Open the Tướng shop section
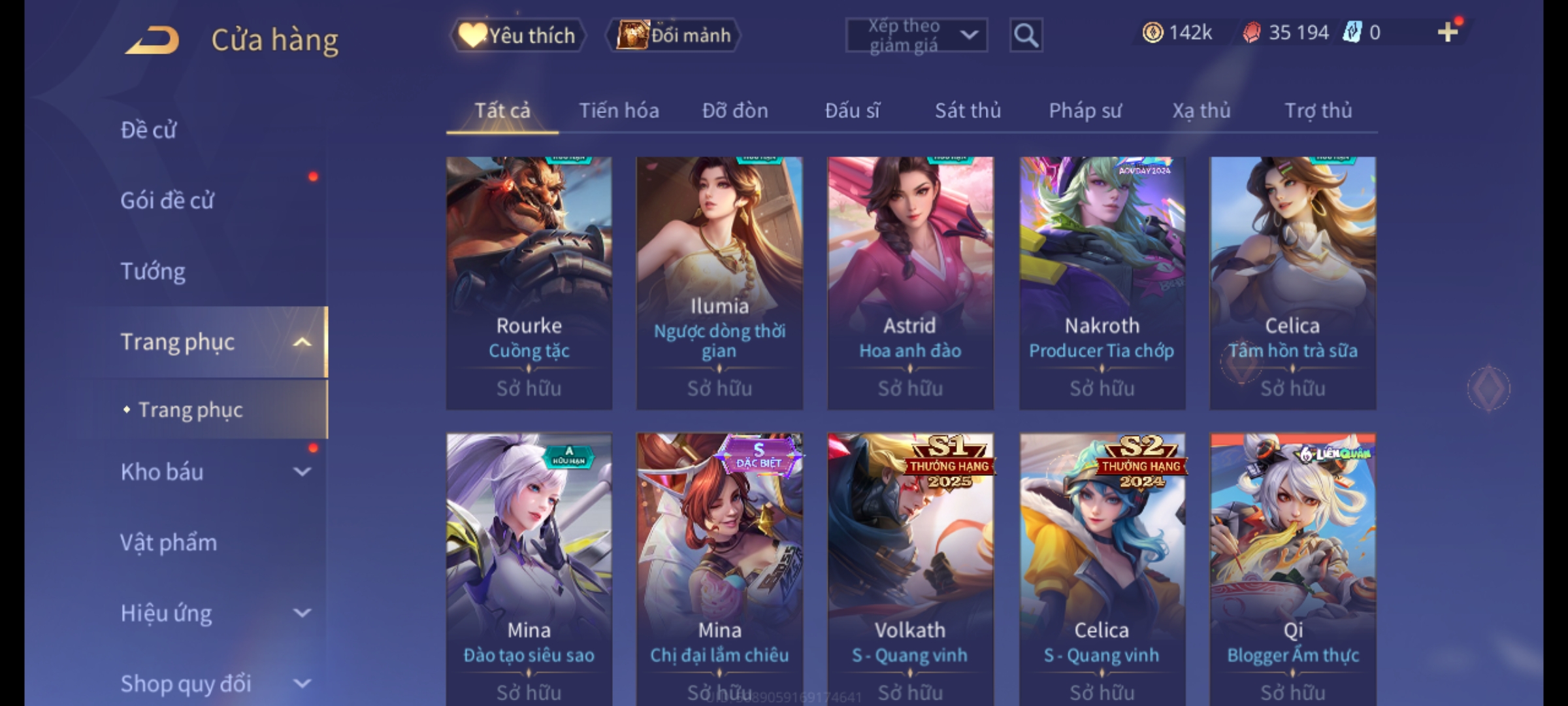 click(x=153, y=271)
